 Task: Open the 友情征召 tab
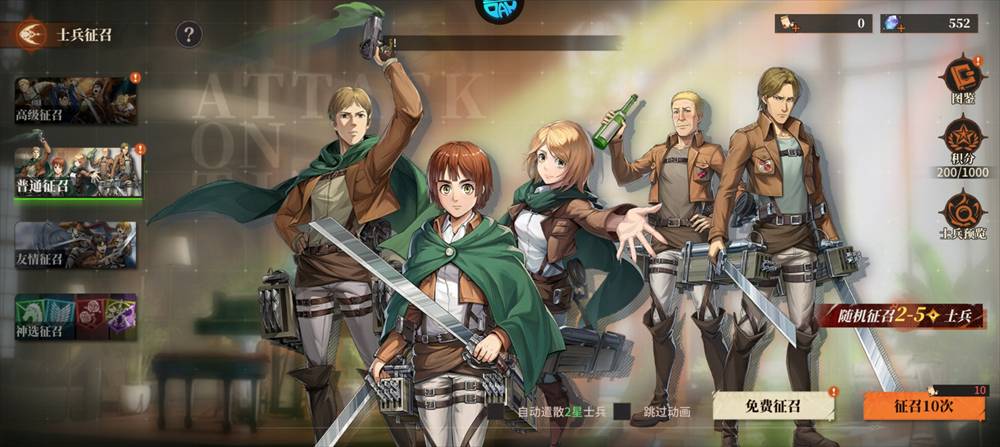[x=76, y=245]
